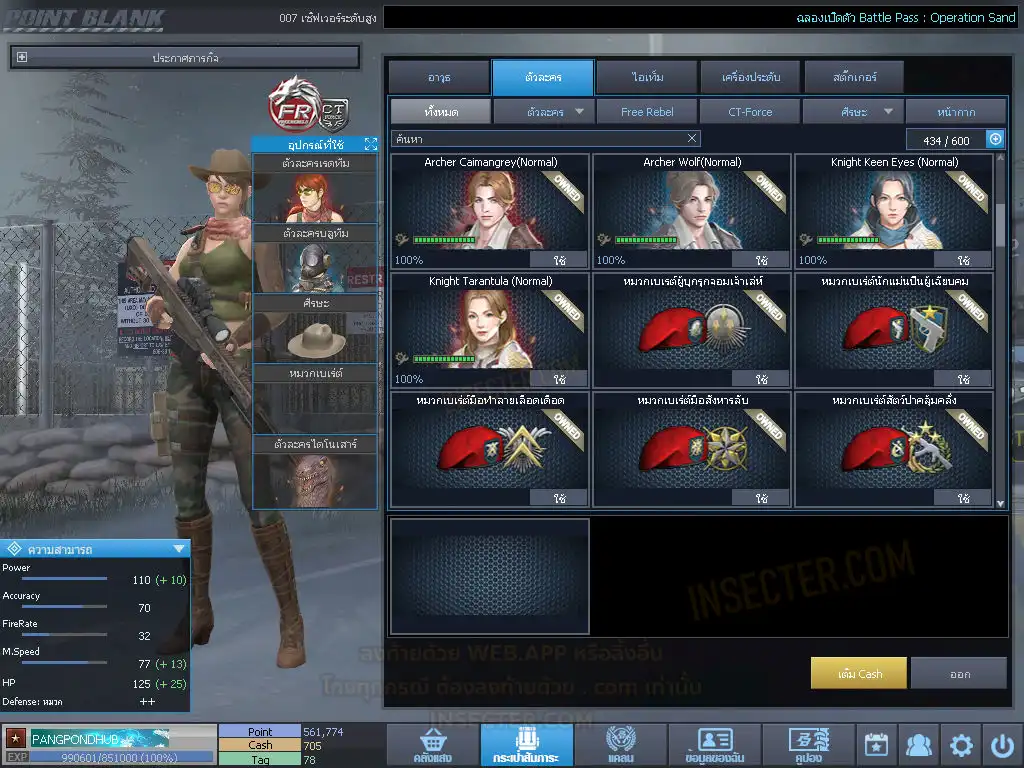Expand inventory capacity with plus button

995,140
